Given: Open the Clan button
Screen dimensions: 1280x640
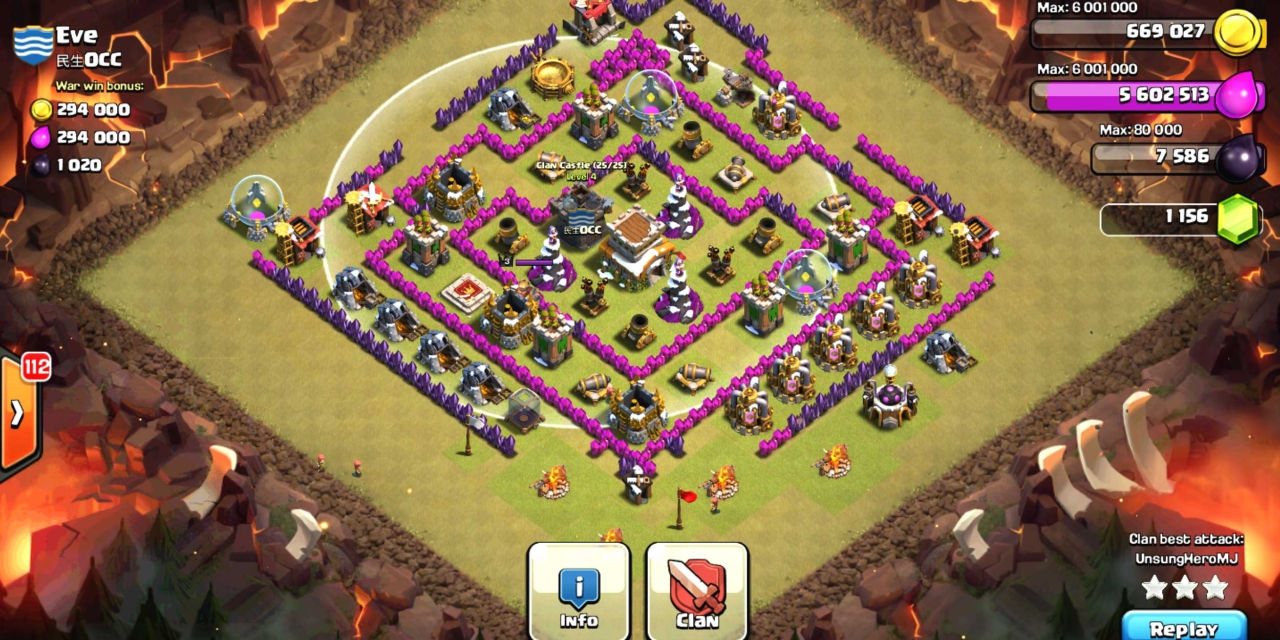Looking at the screenshot, I should click(697, 592).
